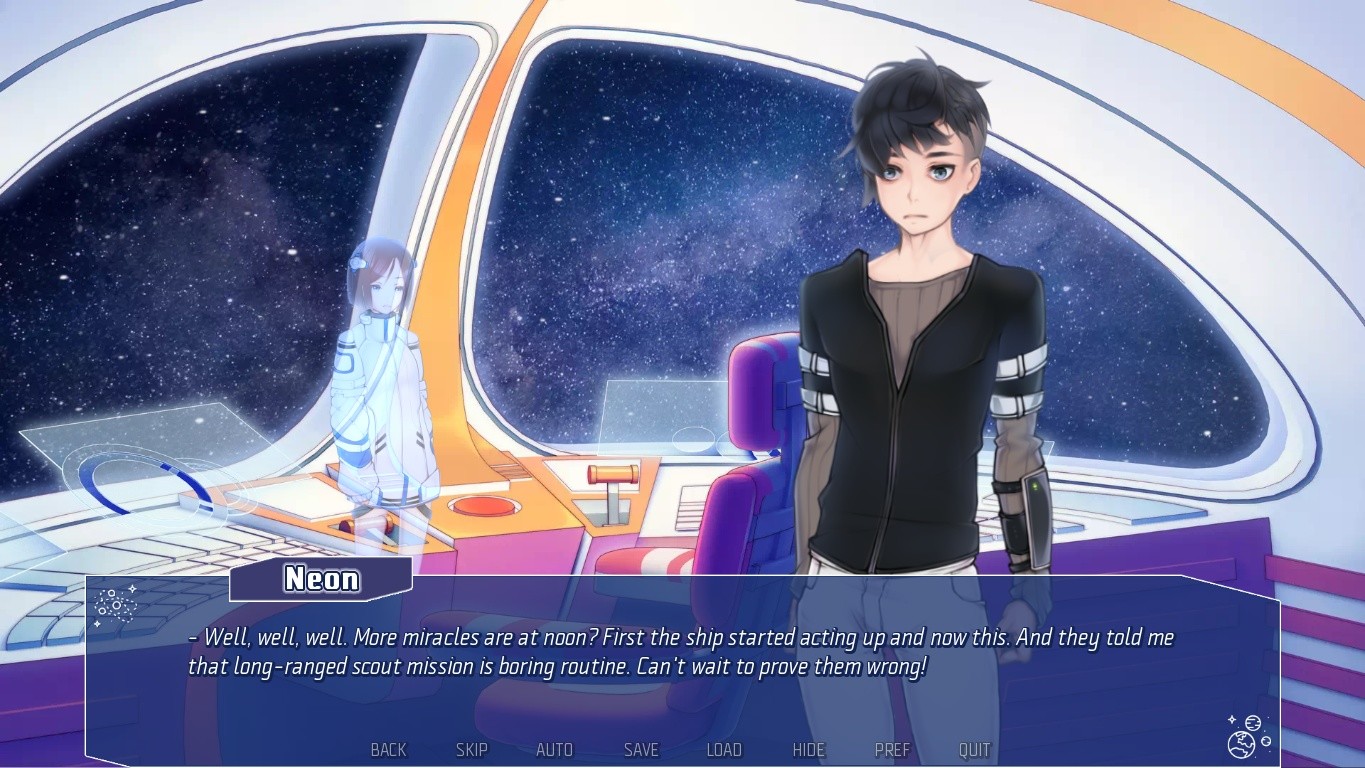Open the LOAD screen
The image size is (1365, 768).
point(724,749)
